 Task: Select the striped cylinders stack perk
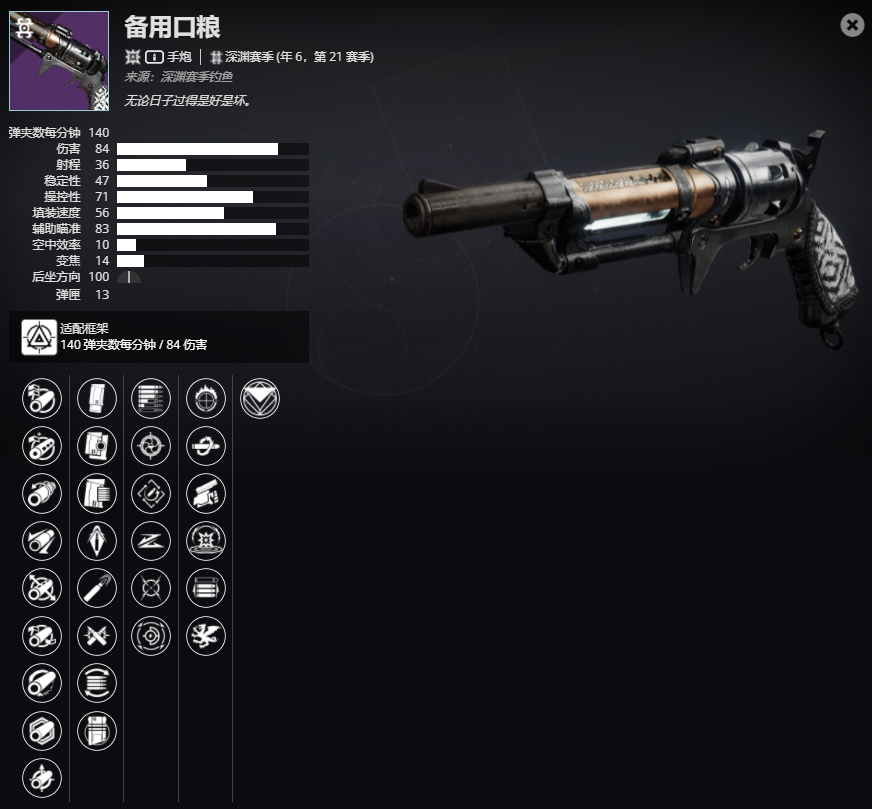(x=205, y=587)
